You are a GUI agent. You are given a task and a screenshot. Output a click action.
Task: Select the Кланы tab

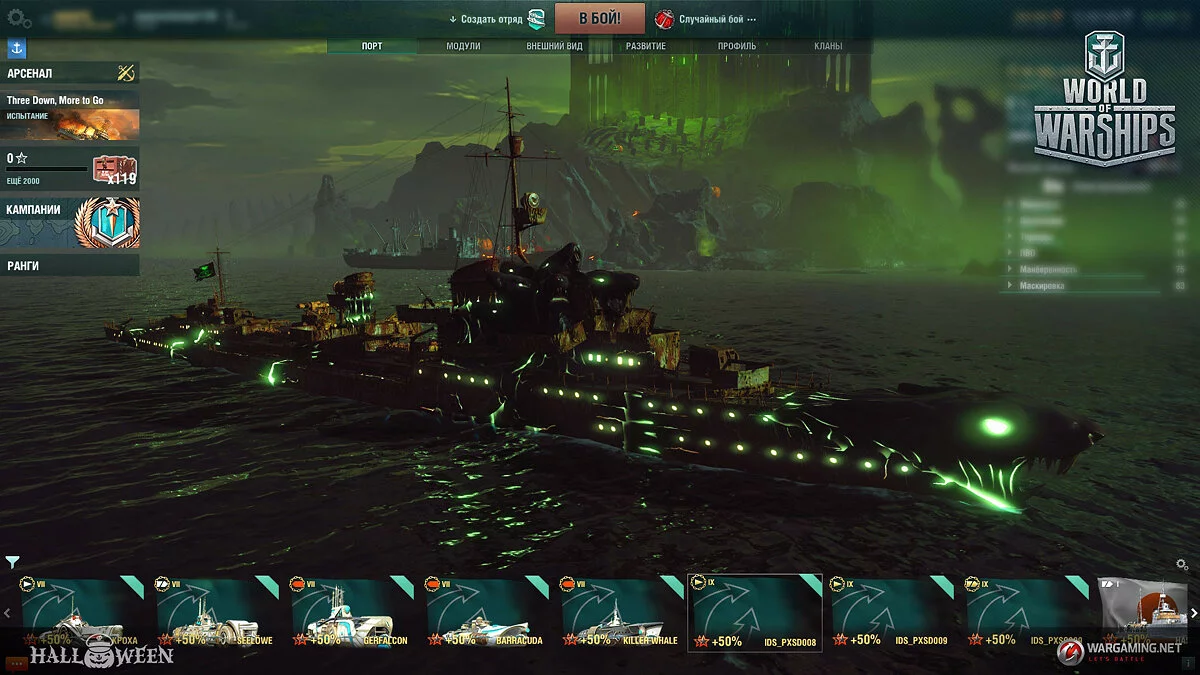[x=827, y=46]
